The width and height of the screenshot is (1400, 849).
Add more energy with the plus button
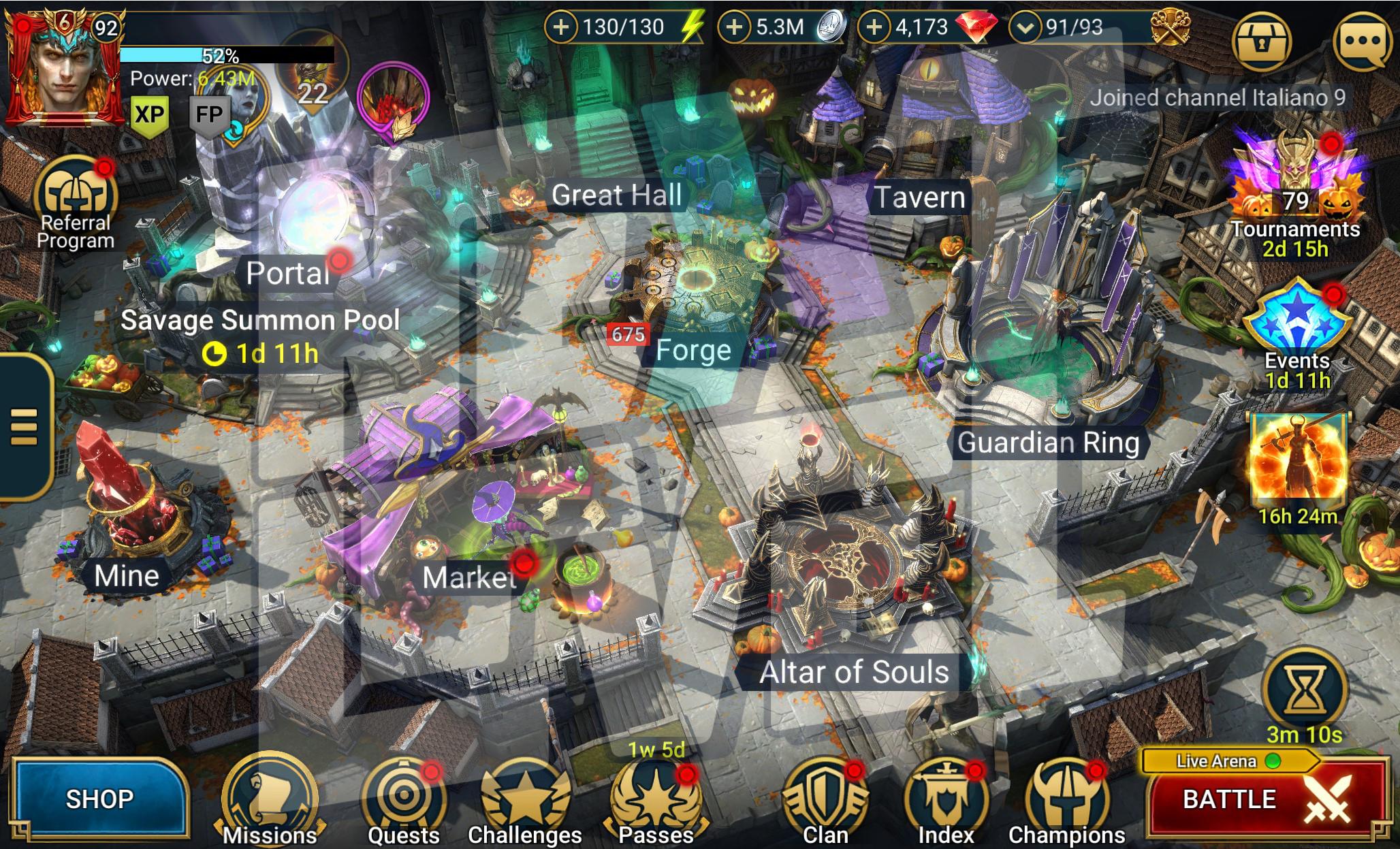click(x=560, y=27)
